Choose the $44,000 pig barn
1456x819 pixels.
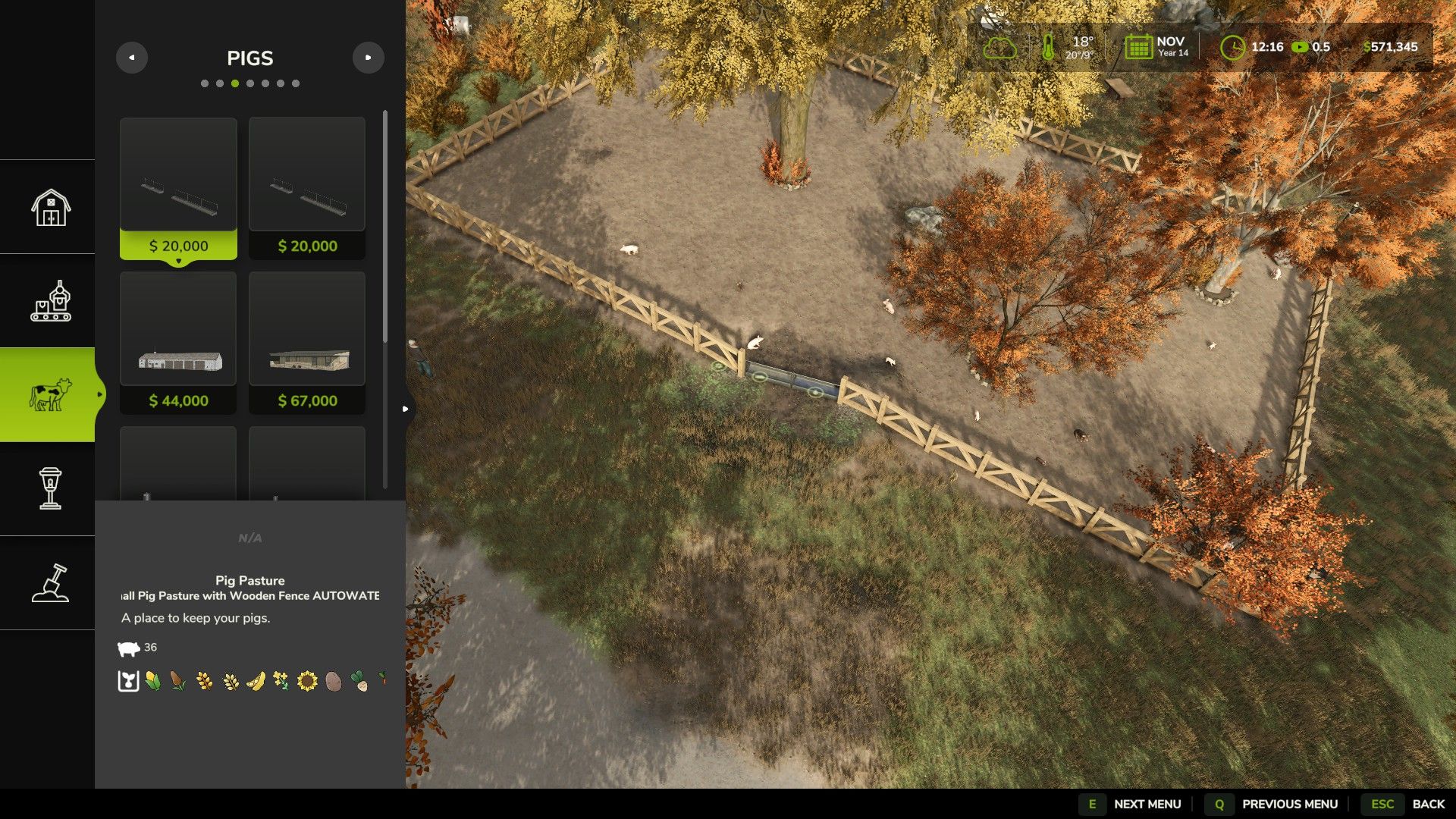(178, 343)
